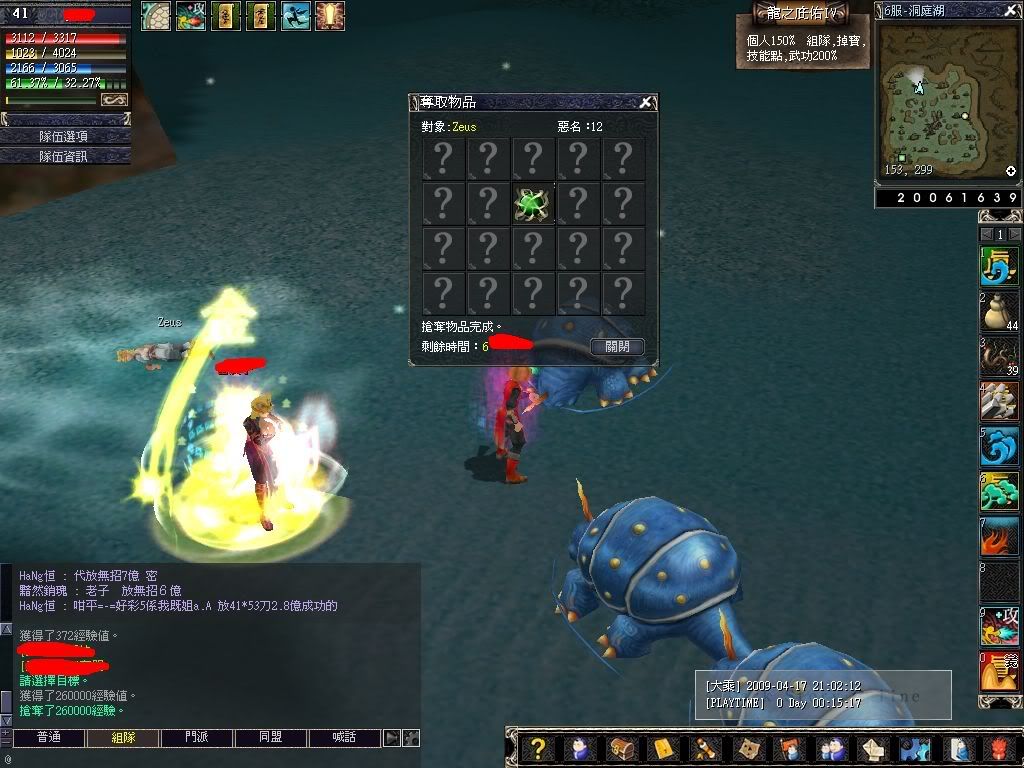Click the 關閉 button in the loot window
The height and width of the screenshot is (768, 1024).
(x=617, y=346)
